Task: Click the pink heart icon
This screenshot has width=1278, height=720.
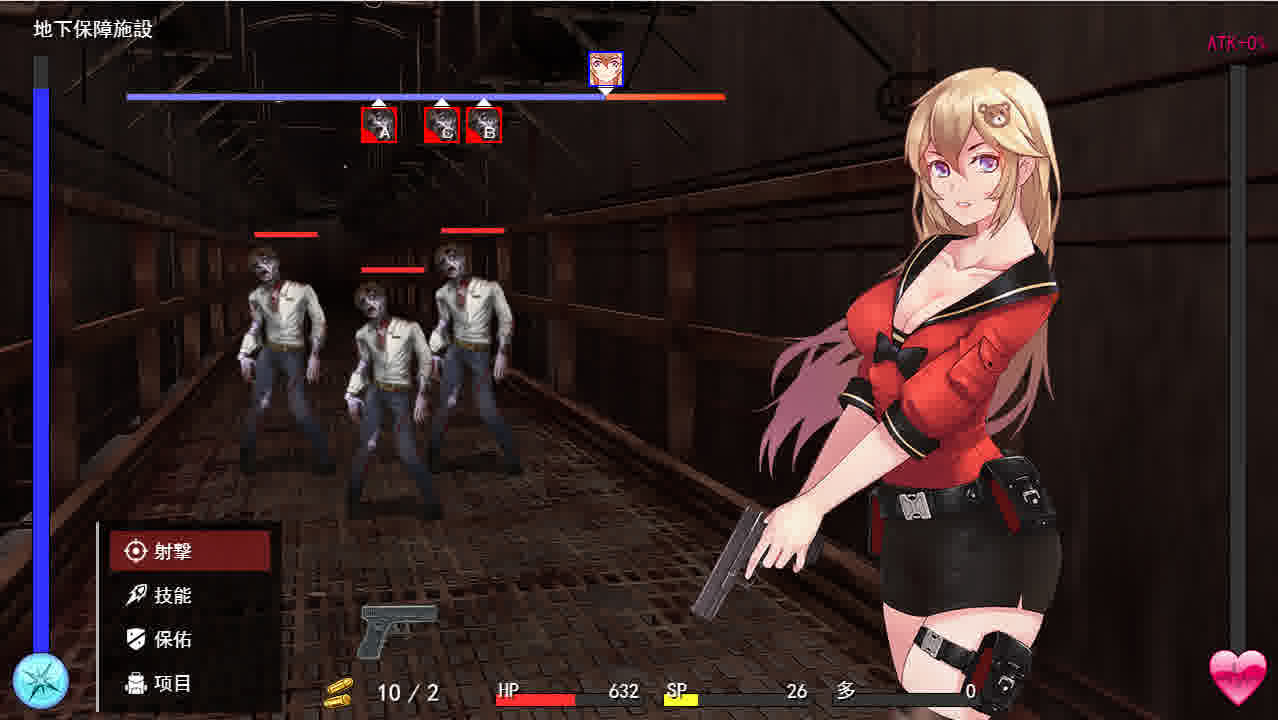Action: pos(1237,677)
